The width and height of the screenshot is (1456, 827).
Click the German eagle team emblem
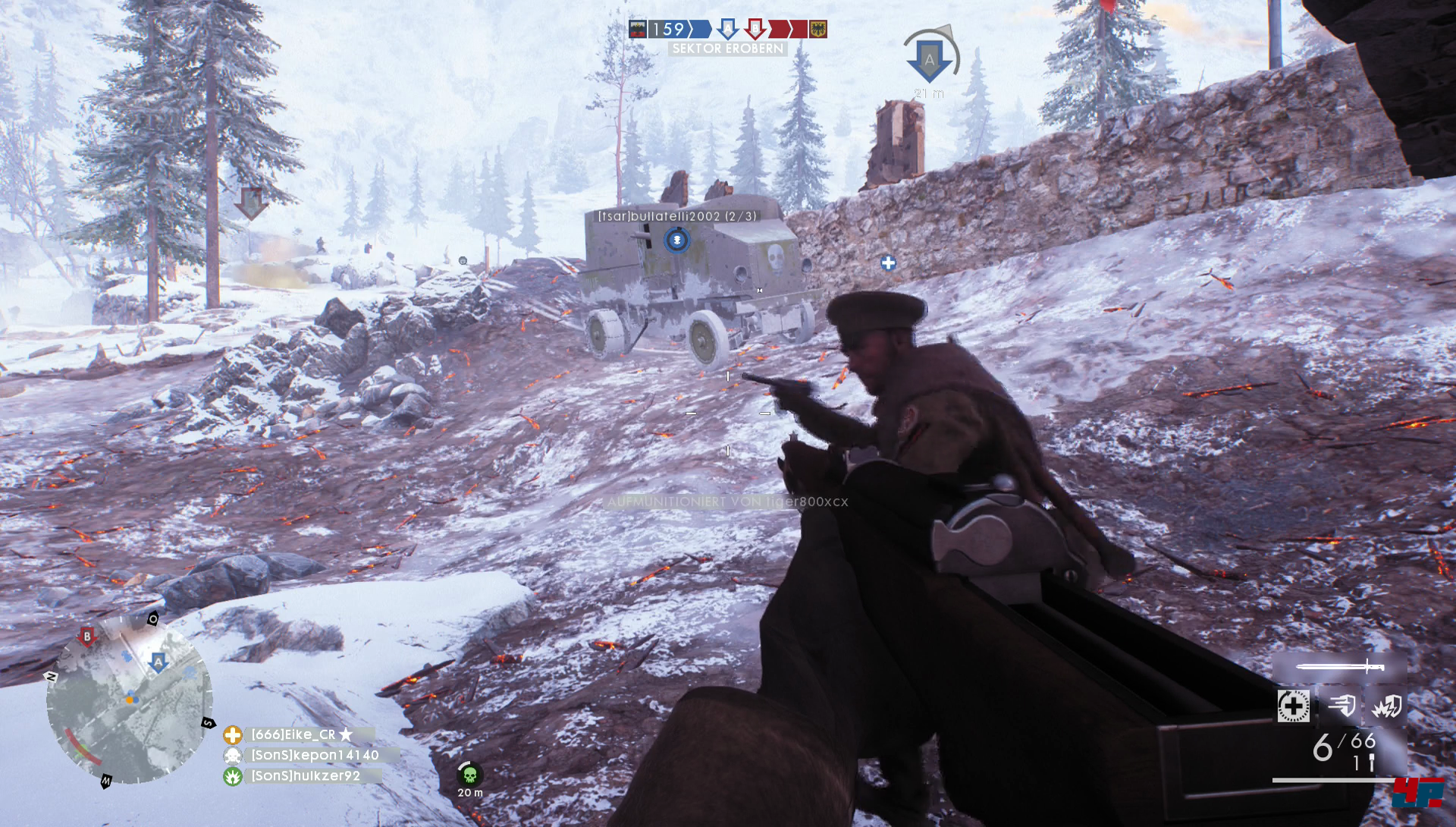817,29
